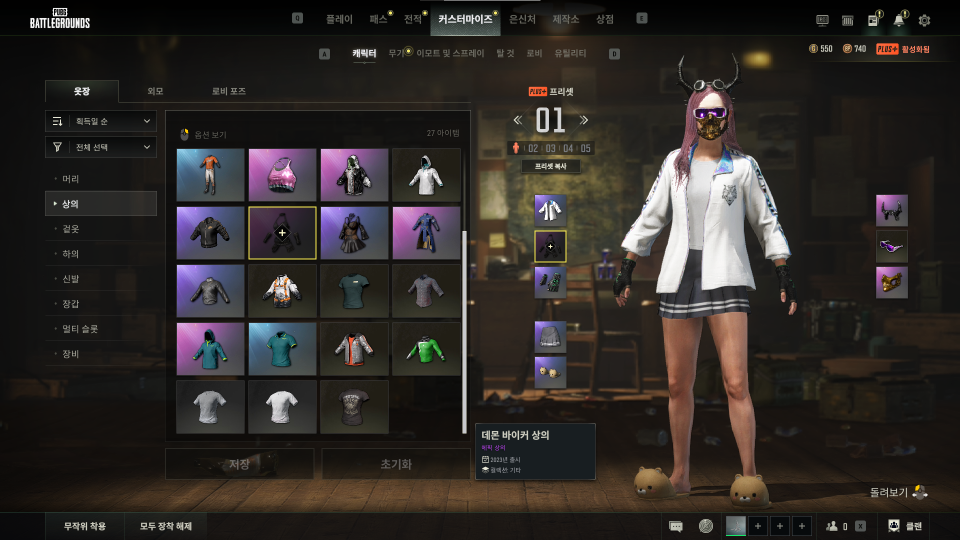Choose the orange and white jacket item

(282, 291)
